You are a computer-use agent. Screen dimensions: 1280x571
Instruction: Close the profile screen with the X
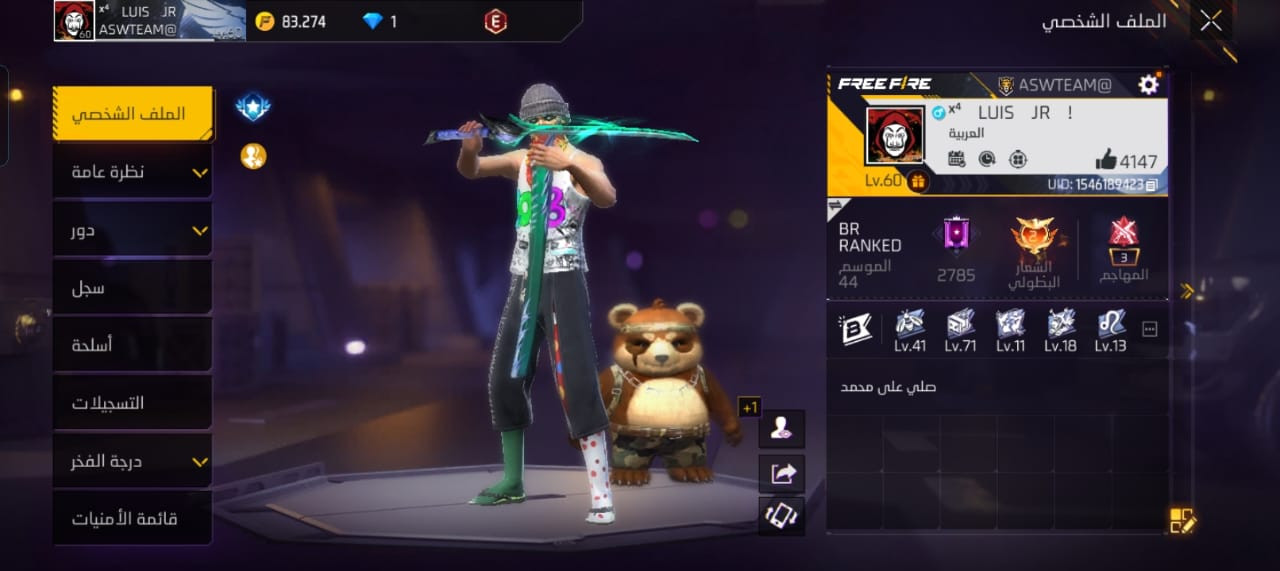[x=1210, y=21]
